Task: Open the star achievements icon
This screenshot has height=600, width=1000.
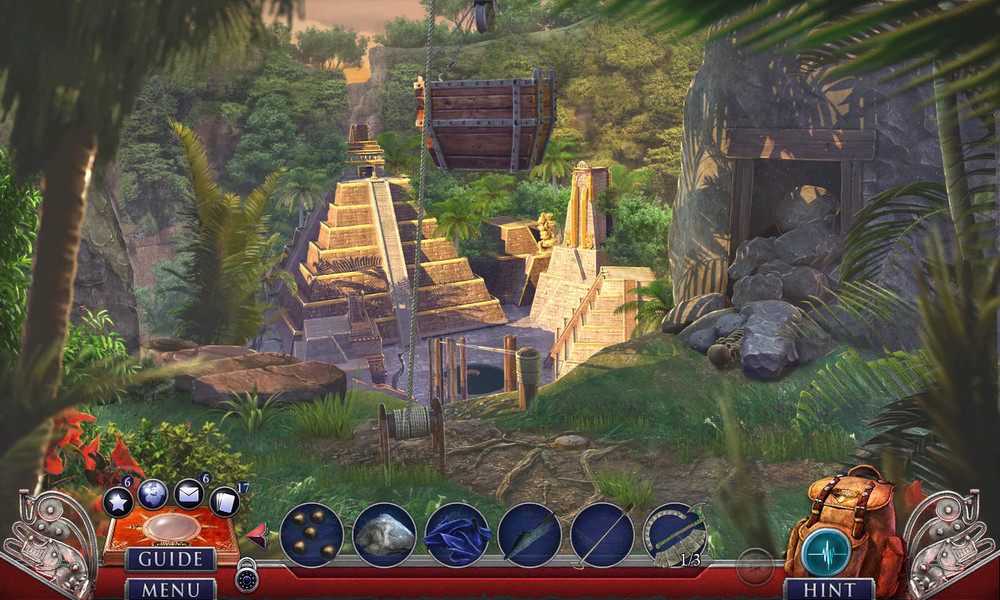Action: tap(118, 501)
